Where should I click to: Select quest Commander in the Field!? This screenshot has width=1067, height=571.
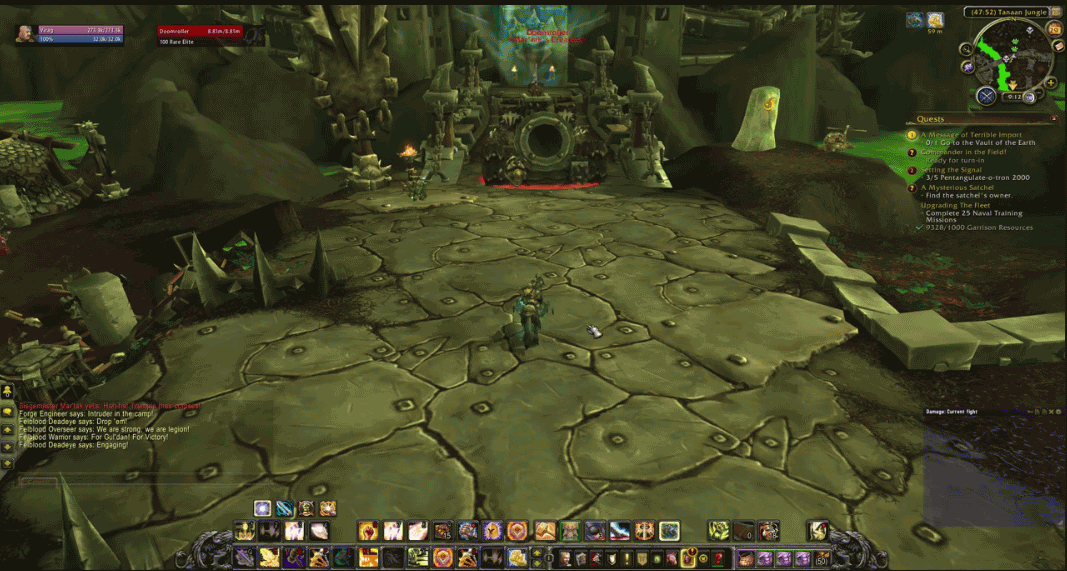pyautogui.click(x=965, y=152)
